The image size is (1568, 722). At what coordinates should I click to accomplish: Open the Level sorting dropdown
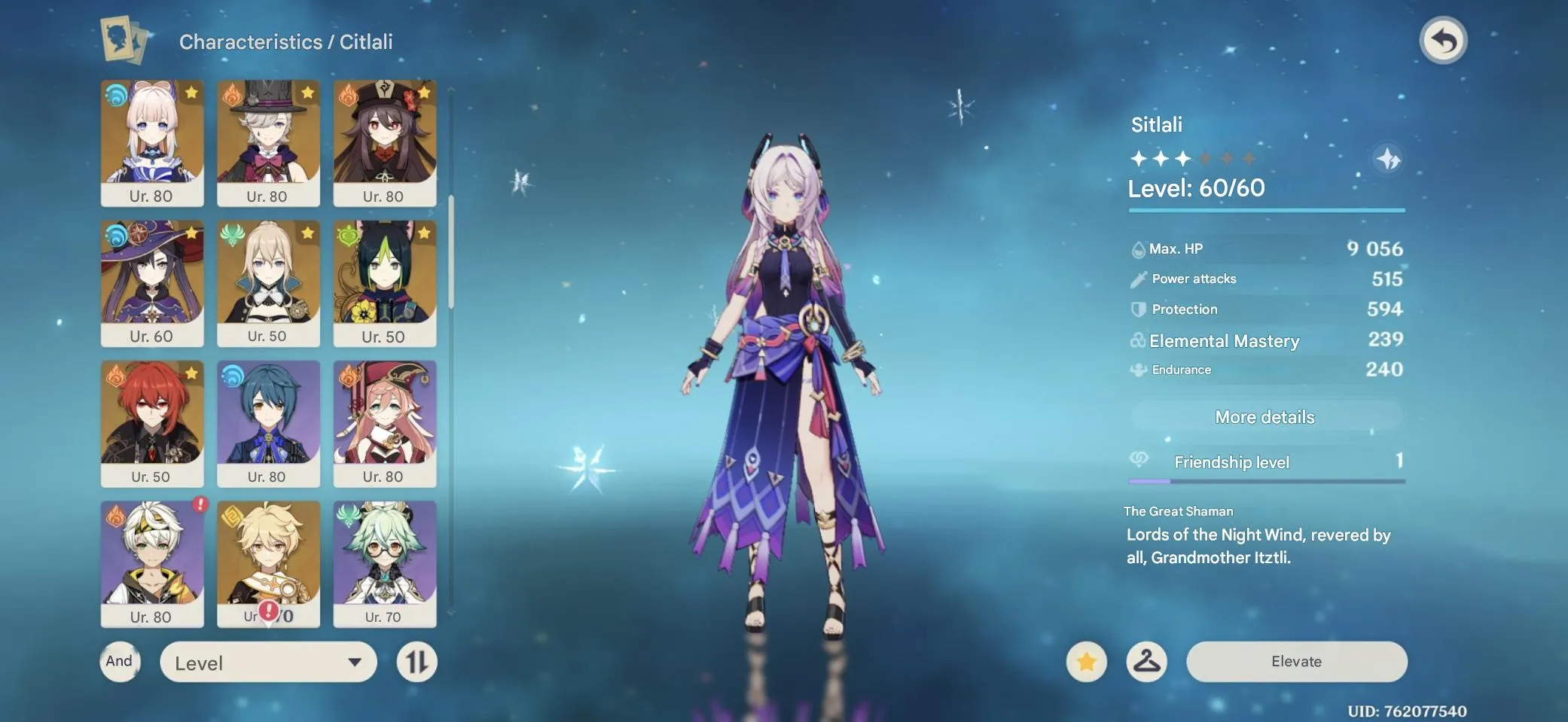[267, 662]
